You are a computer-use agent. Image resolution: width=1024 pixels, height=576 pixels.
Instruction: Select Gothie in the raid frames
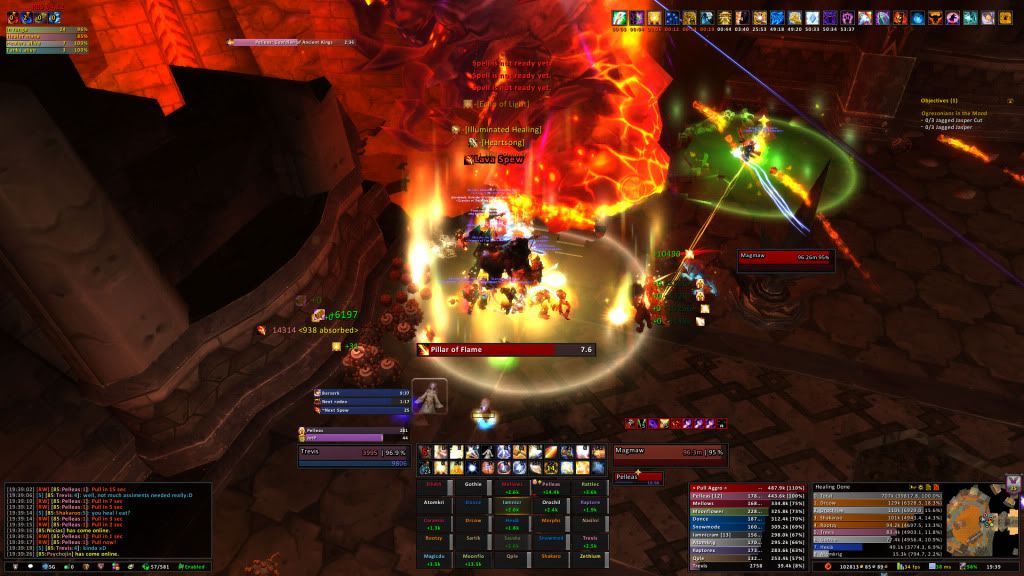pyautogui.click(x=473, y=484)
